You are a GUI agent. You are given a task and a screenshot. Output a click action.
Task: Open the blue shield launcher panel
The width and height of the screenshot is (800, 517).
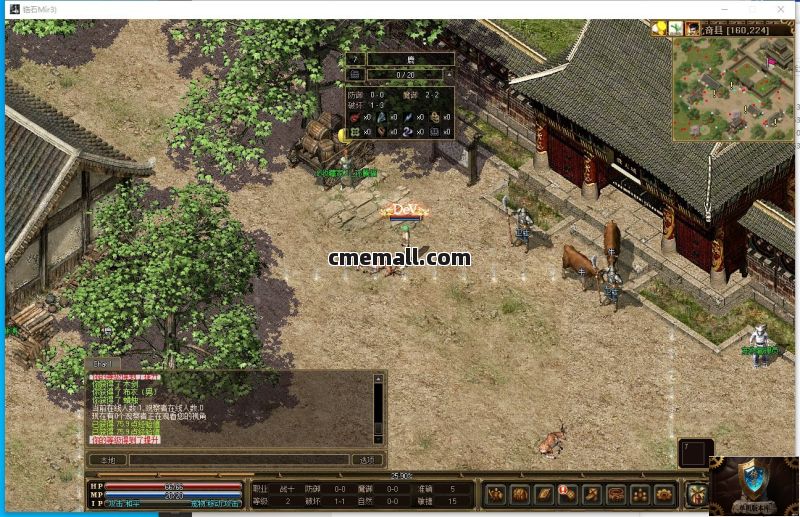tap(754, 485)
